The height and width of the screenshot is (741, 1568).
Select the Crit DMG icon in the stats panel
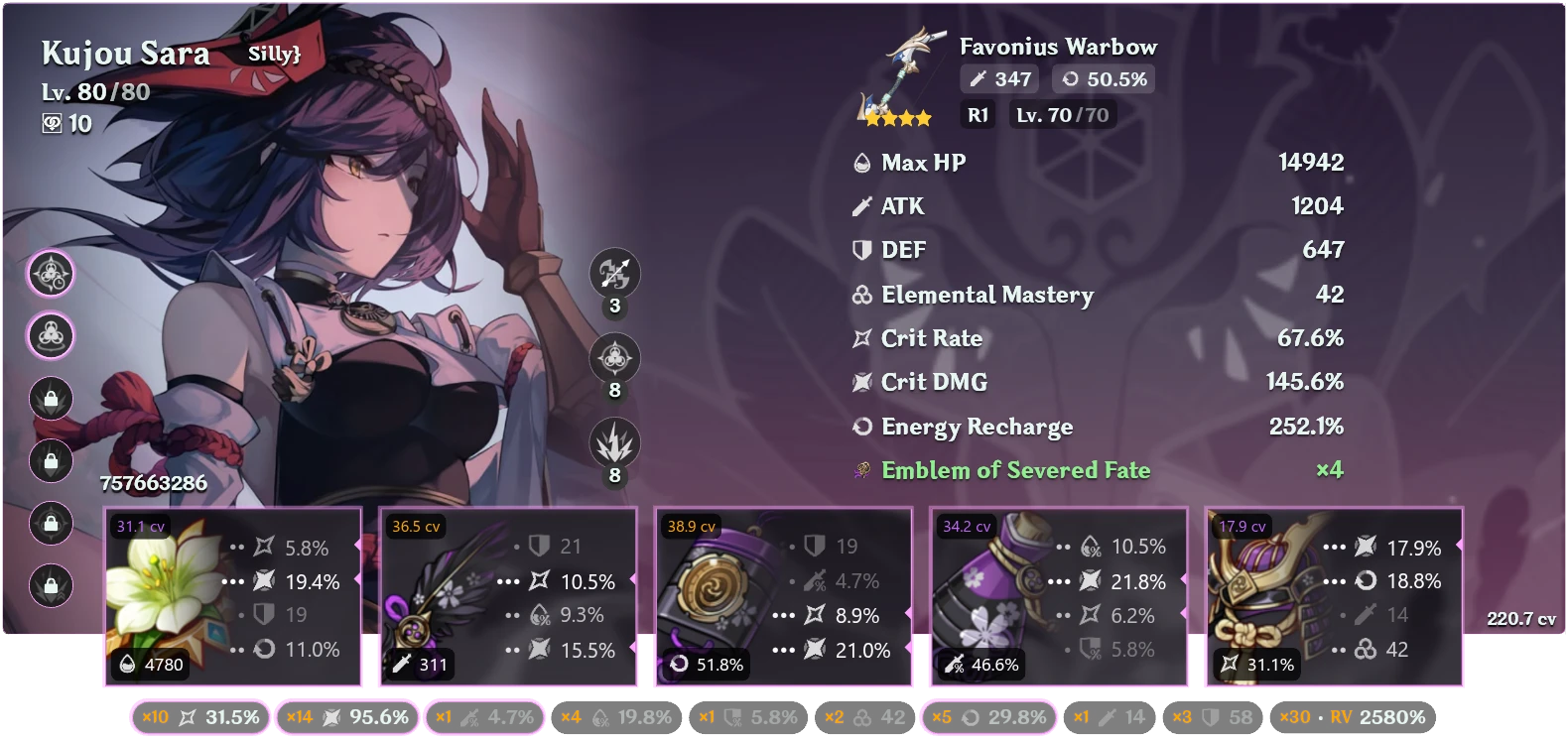(x=861, y=382)
